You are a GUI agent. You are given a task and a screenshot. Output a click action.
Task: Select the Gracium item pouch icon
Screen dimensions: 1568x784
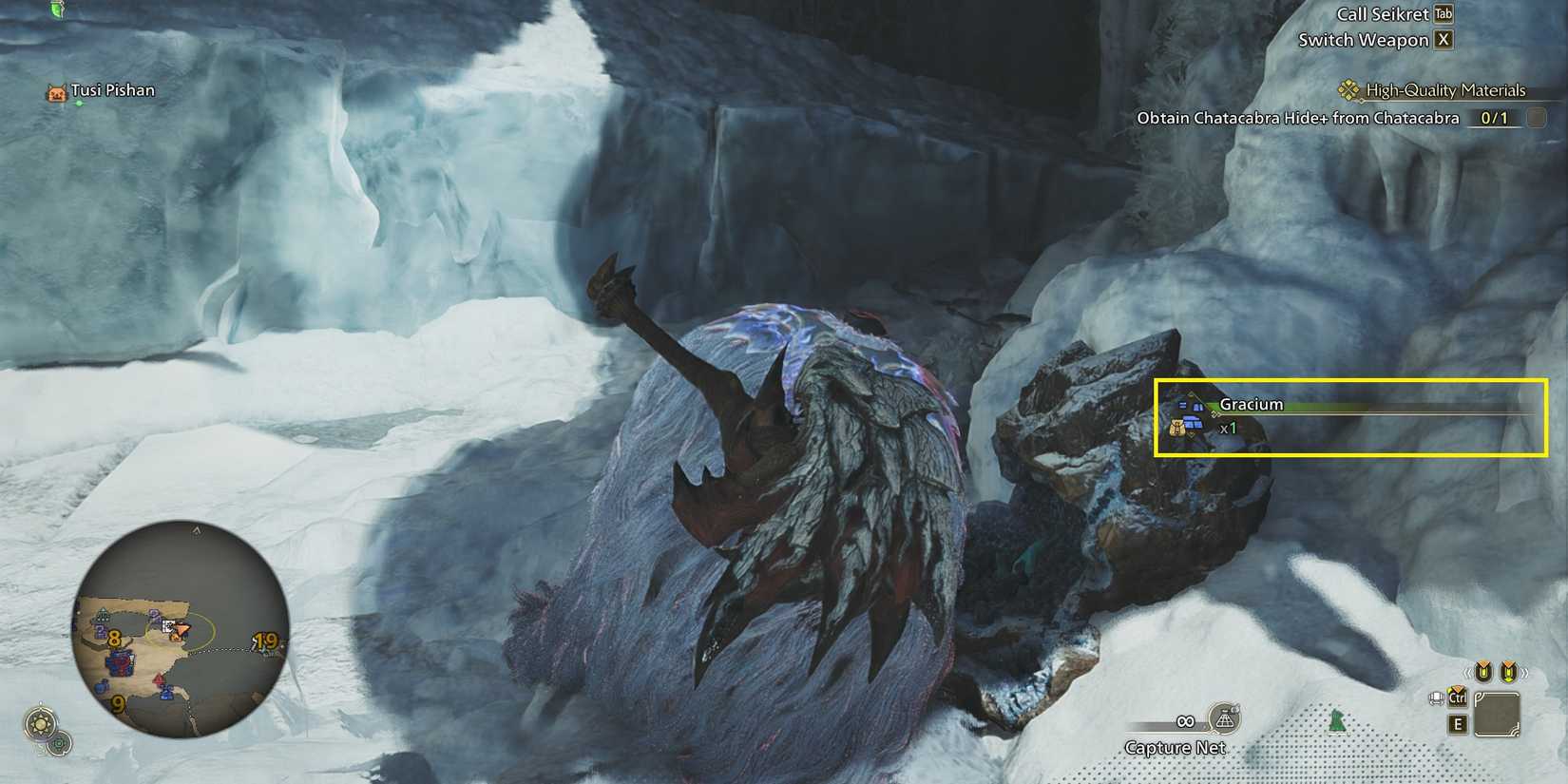point(1178,429)
